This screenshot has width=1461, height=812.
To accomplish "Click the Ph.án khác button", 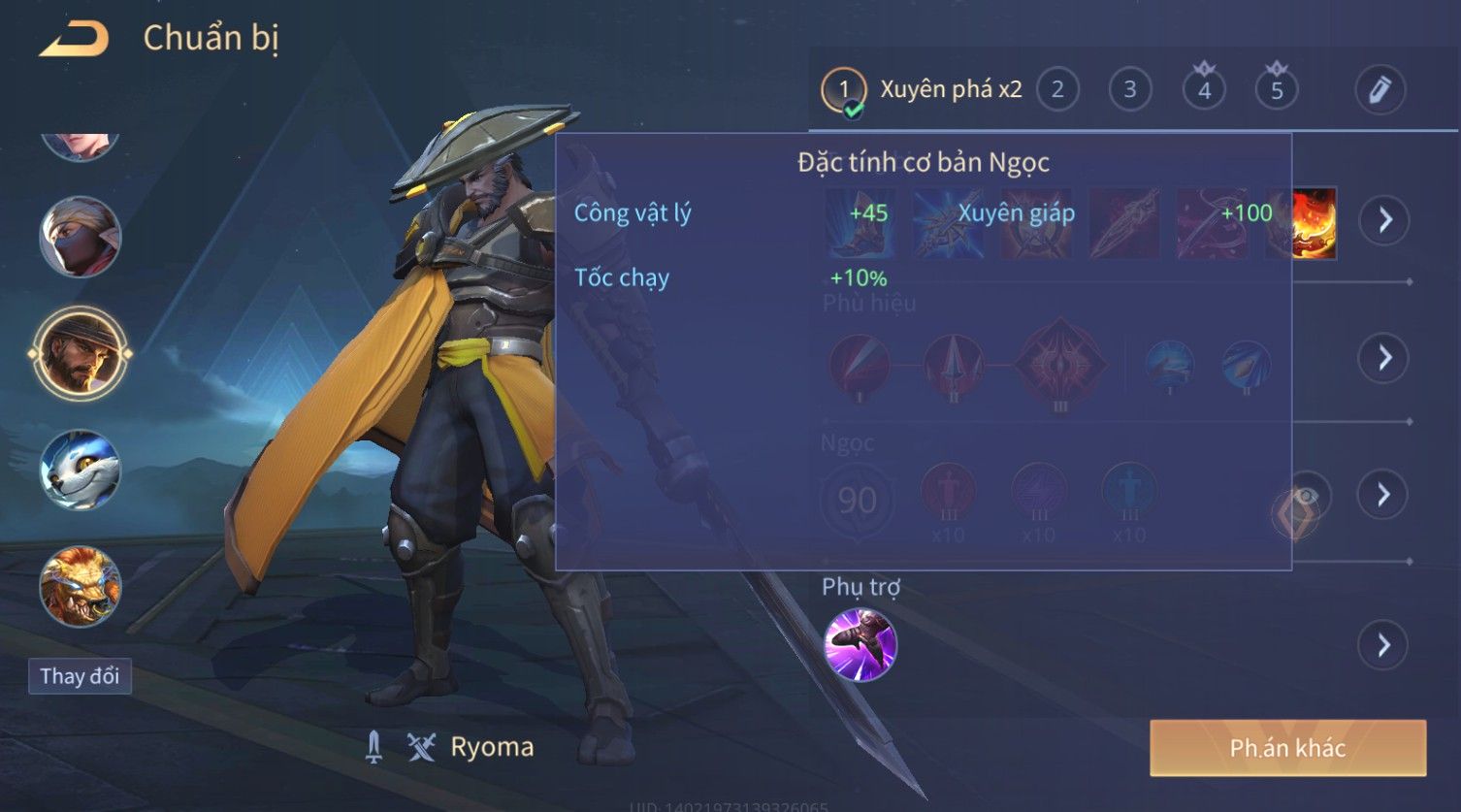I will point(1287,748).
